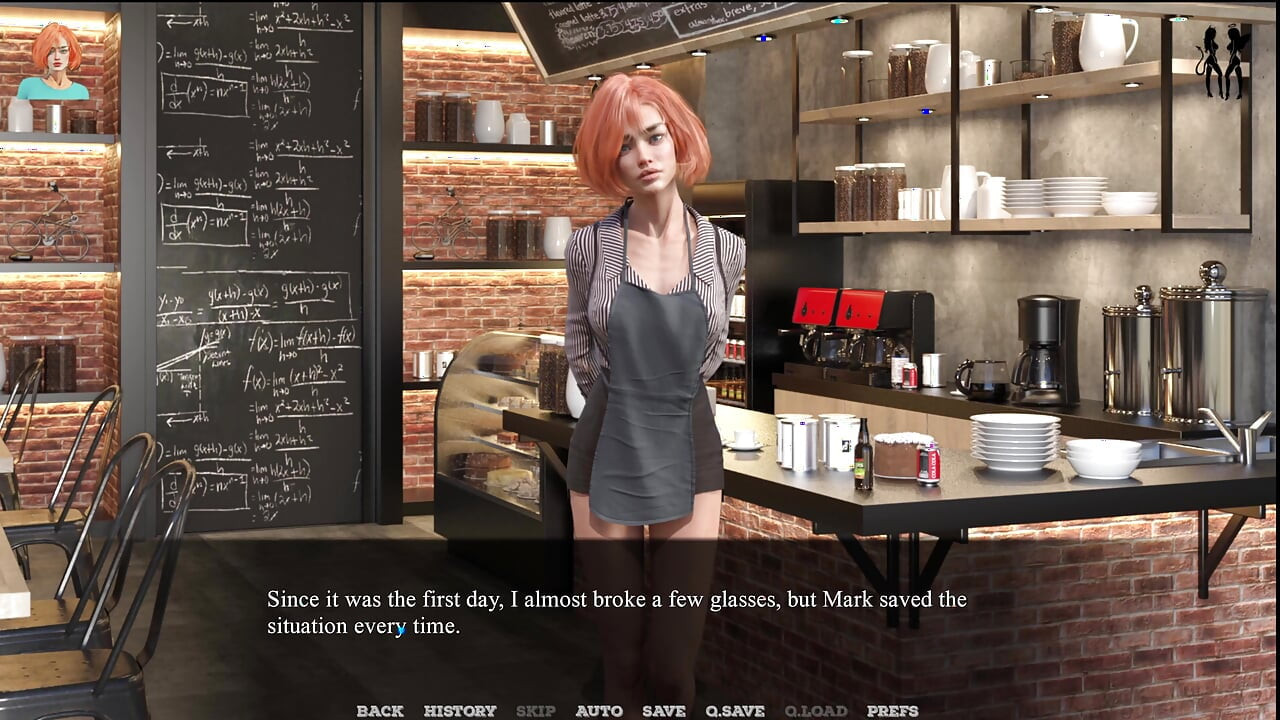This screenshot has height=720, width=1280.
Task: Open the PREFS preferences screen
Action: click(892, 711)
